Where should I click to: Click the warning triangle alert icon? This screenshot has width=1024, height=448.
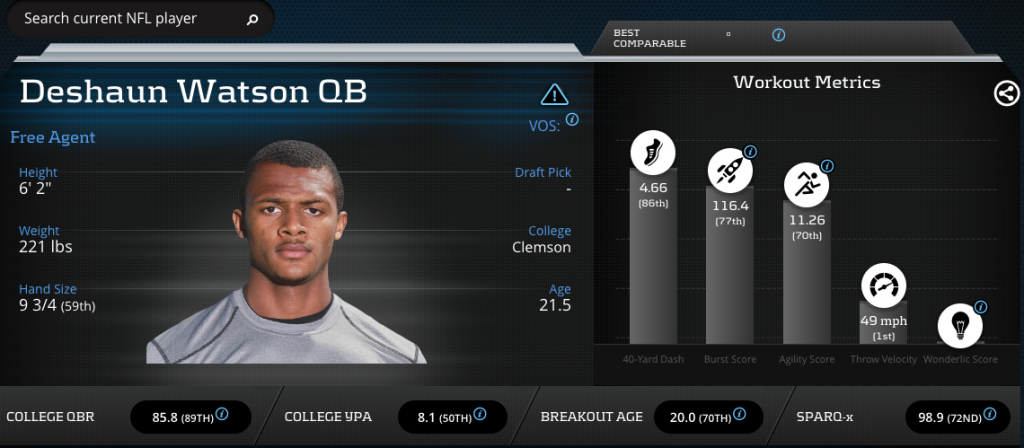(x=554, y=95)
